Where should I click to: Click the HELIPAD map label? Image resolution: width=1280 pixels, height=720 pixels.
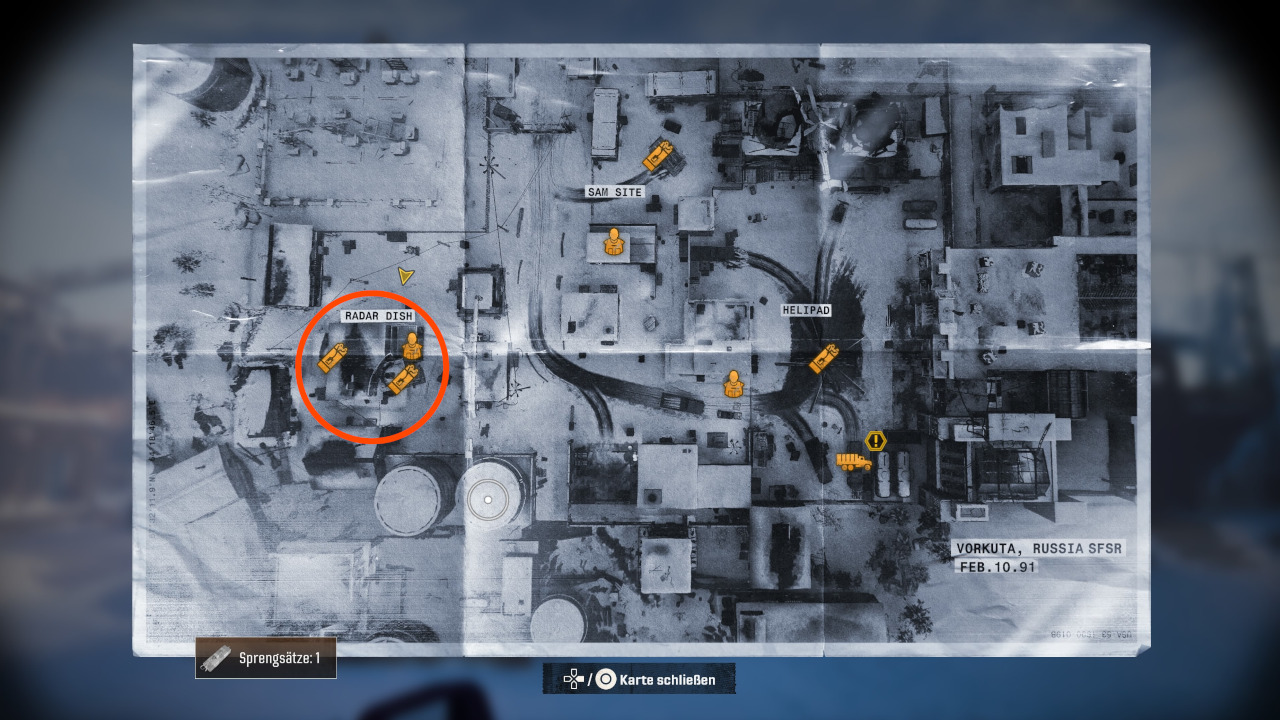pyautogui.click(x=807, y=311)
